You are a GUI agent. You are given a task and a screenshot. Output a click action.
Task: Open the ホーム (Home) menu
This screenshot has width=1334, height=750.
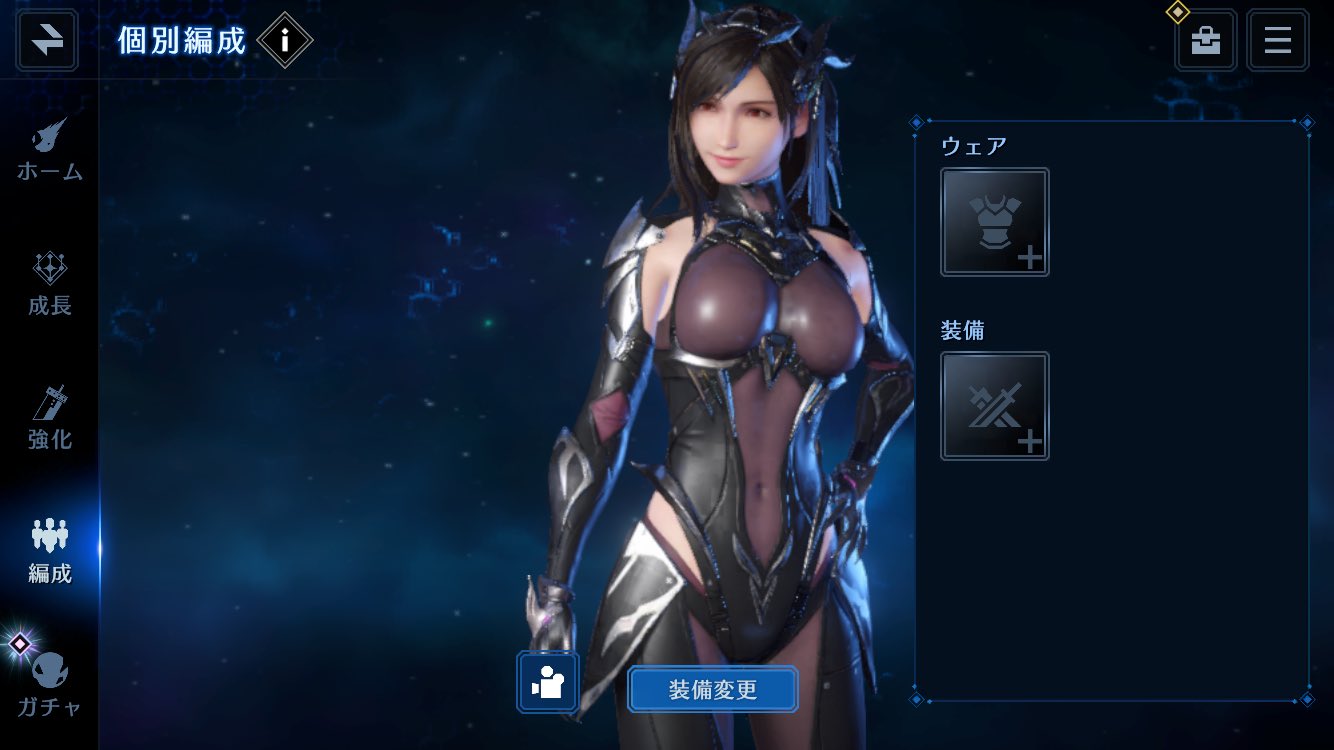[x=49, y=150]
